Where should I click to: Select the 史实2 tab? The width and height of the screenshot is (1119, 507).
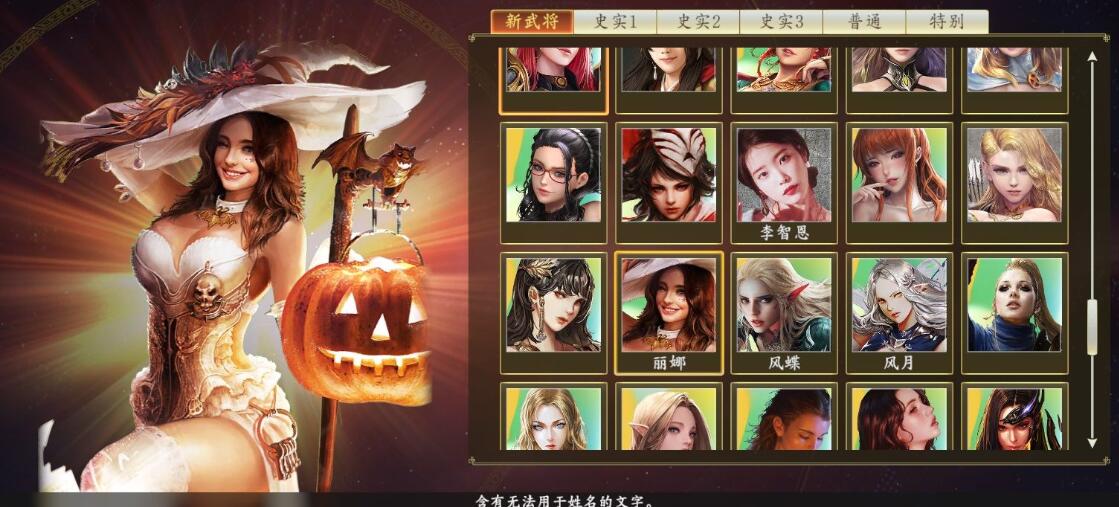(698, 22)
